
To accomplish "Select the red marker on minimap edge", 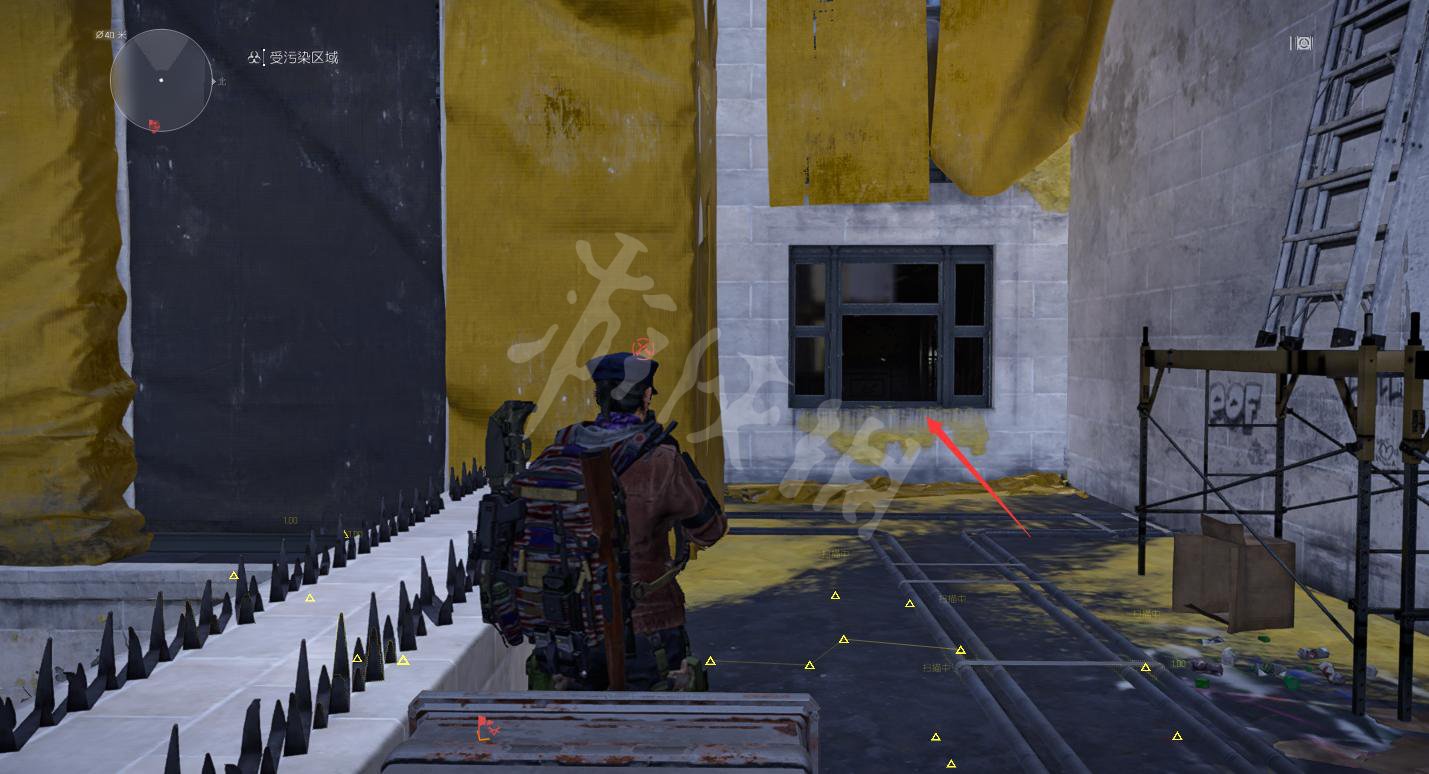I will point(154,125).
